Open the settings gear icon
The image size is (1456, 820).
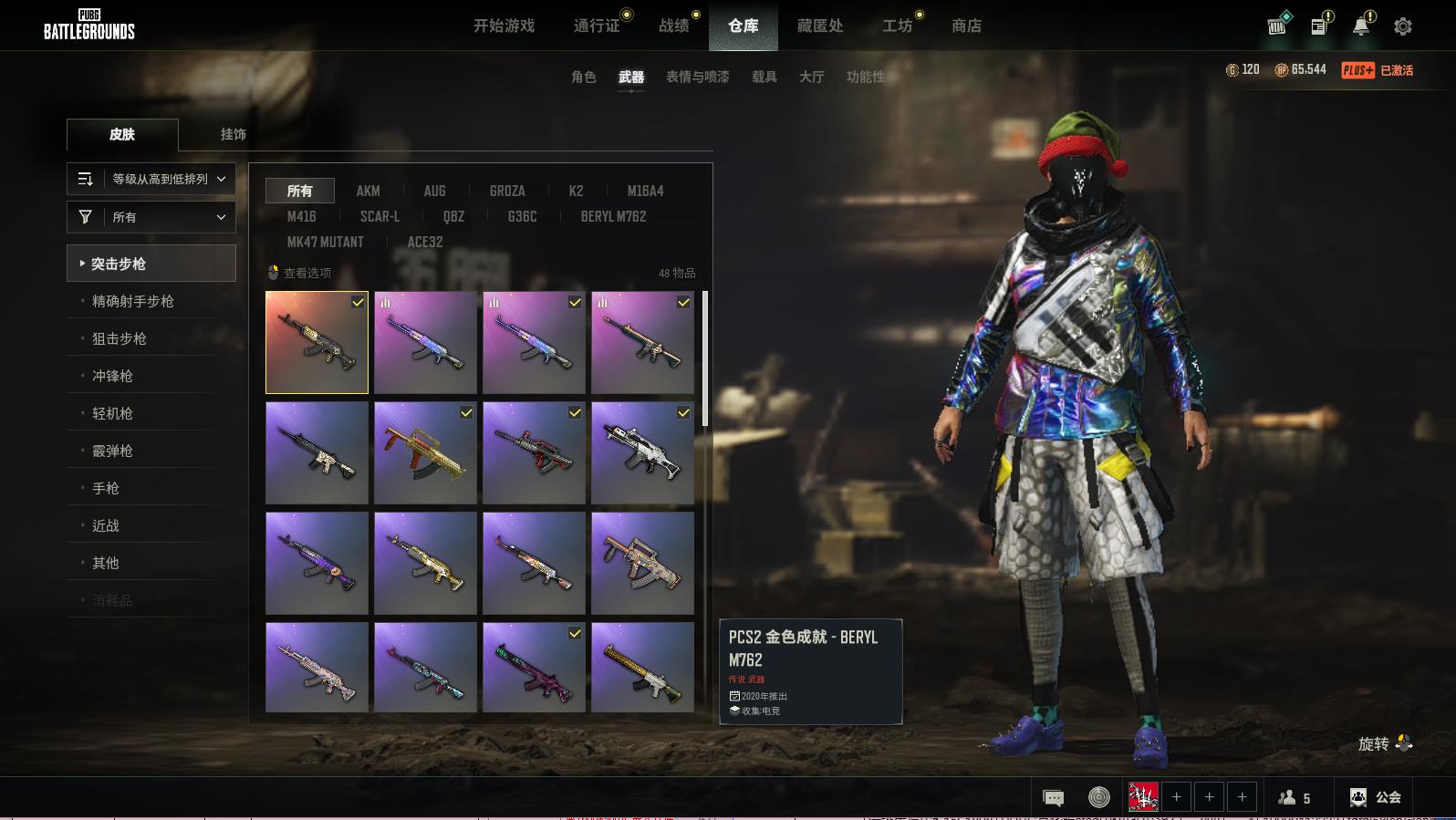[1402, 26]
